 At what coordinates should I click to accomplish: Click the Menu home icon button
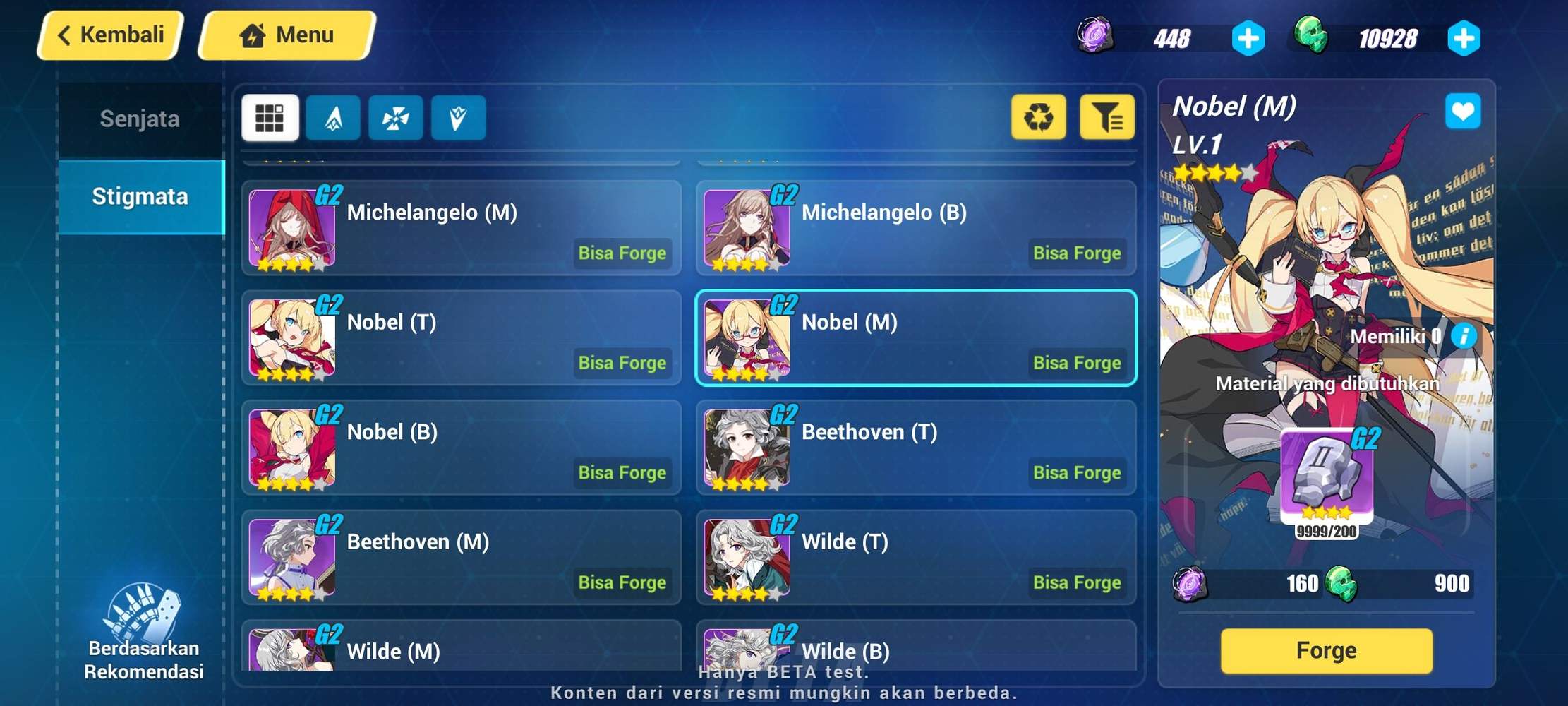(x=252, y=34)
